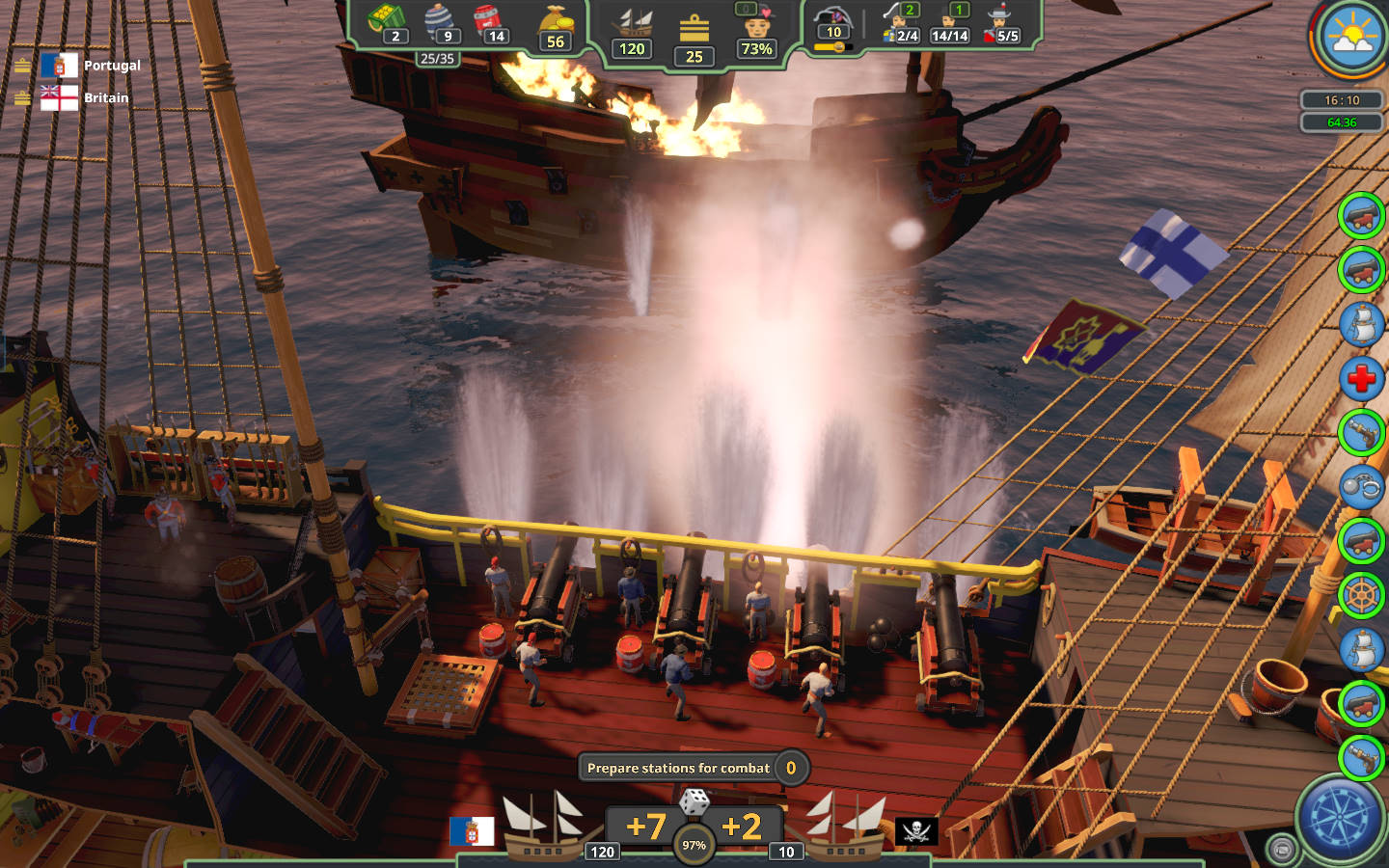This screenshot has height=868, width=1389.
Task: Activate the red cross healing action
Action: tap(1361, 379)
